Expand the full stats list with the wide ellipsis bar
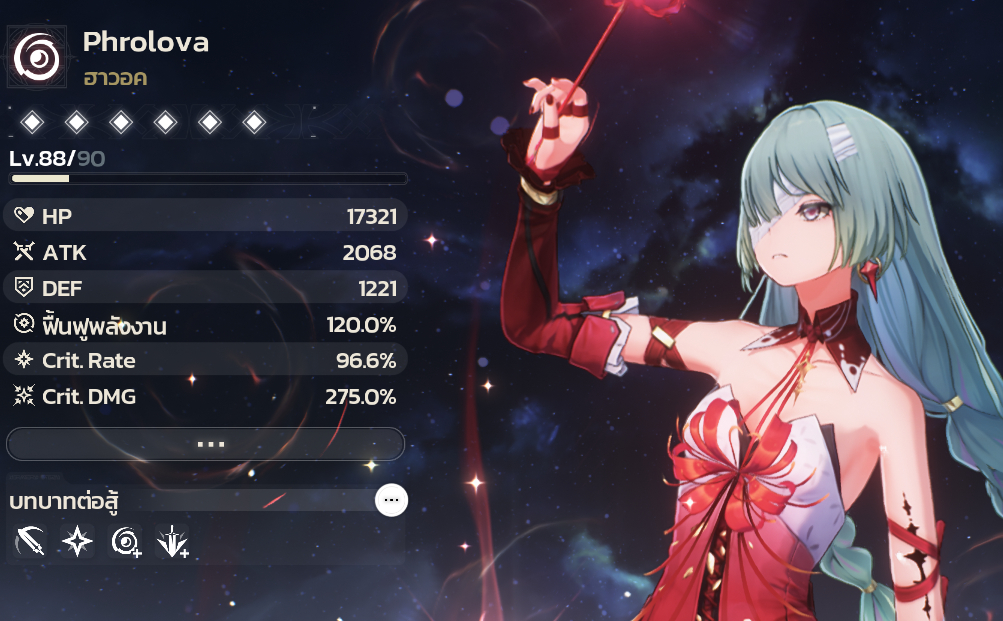The height and width of the screenshot is (621, 1003). pos(205,444)
